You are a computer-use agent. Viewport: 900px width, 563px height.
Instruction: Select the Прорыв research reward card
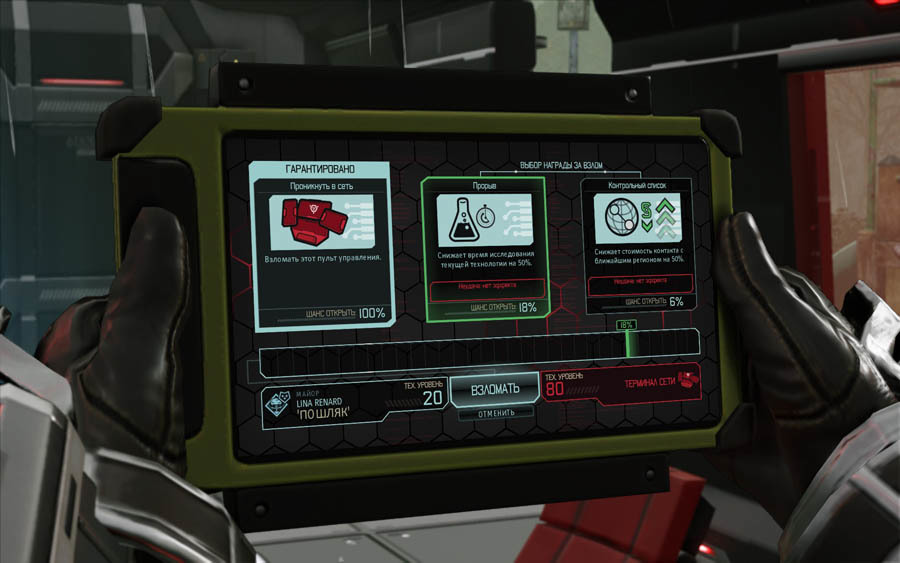pos(483,248)
